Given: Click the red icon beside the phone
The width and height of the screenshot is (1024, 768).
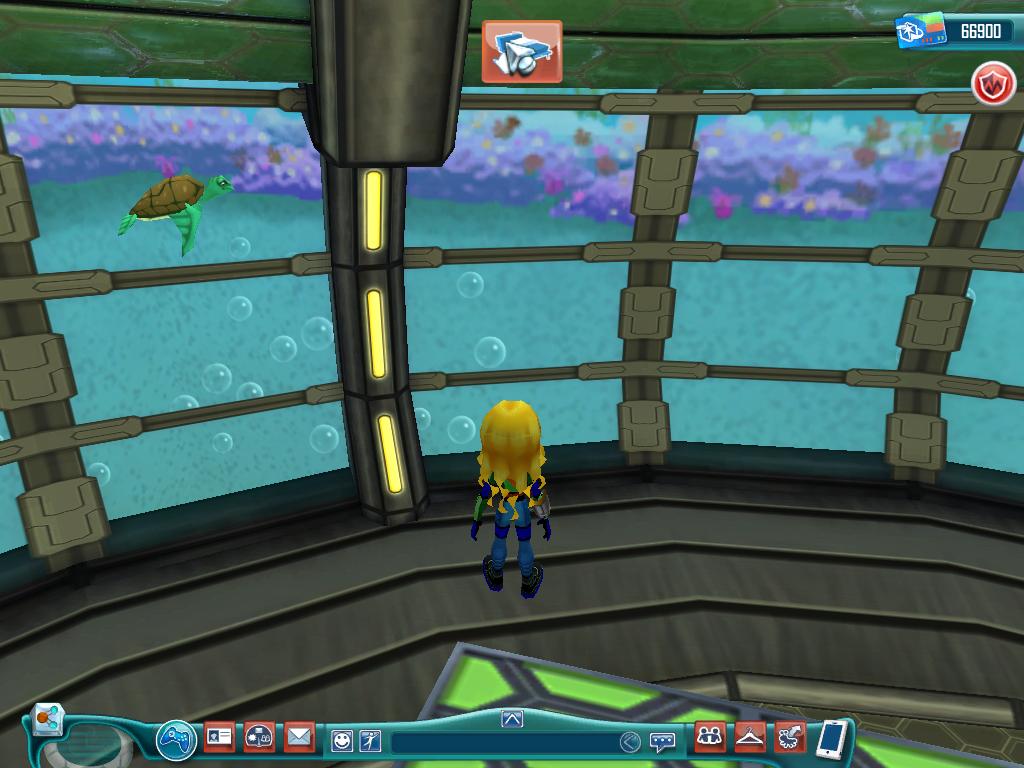Looking at the screenshot, I should click(790, 738).
